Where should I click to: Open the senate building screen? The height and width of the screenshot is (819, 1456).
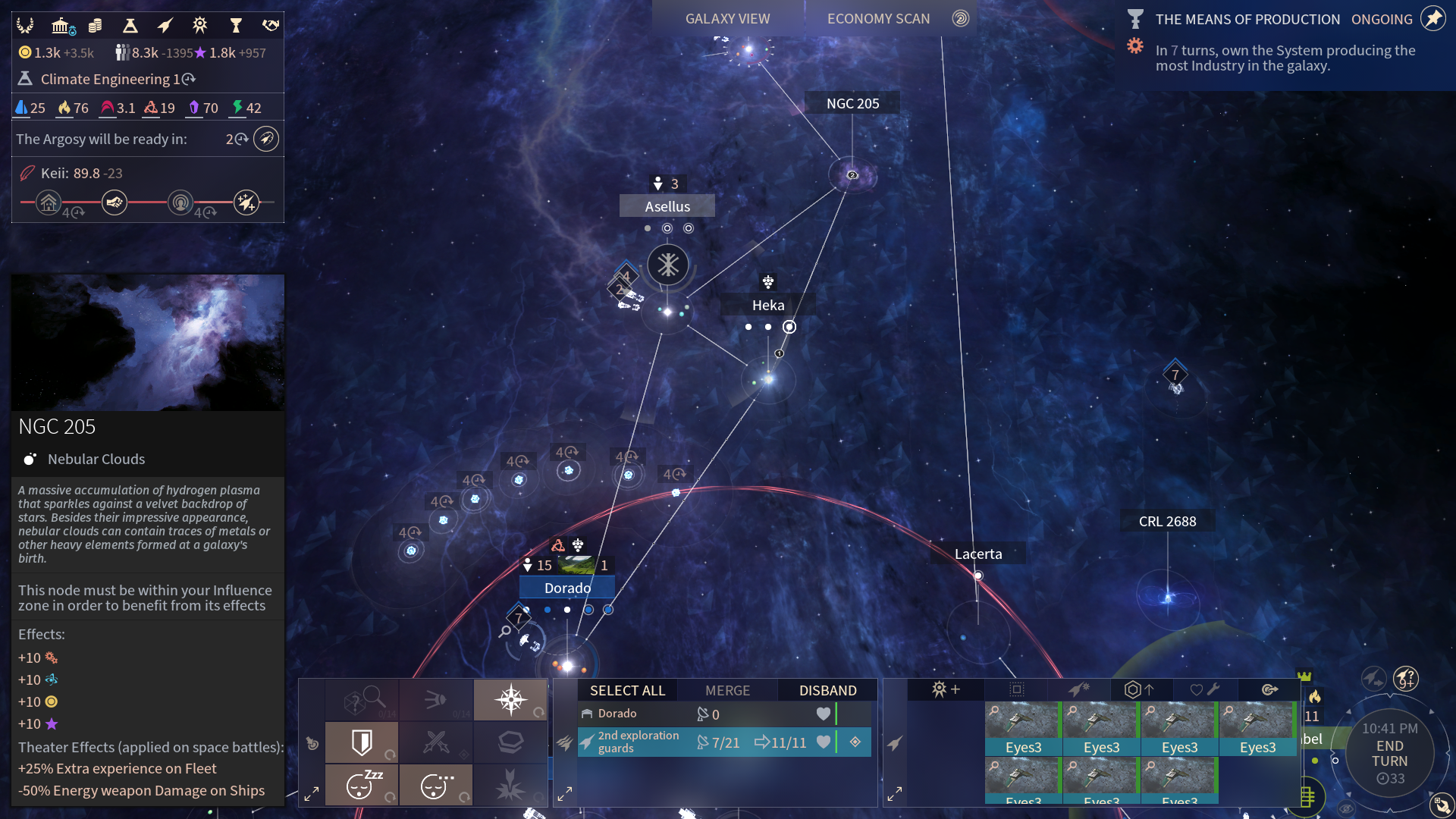click(x=61, y=27)
